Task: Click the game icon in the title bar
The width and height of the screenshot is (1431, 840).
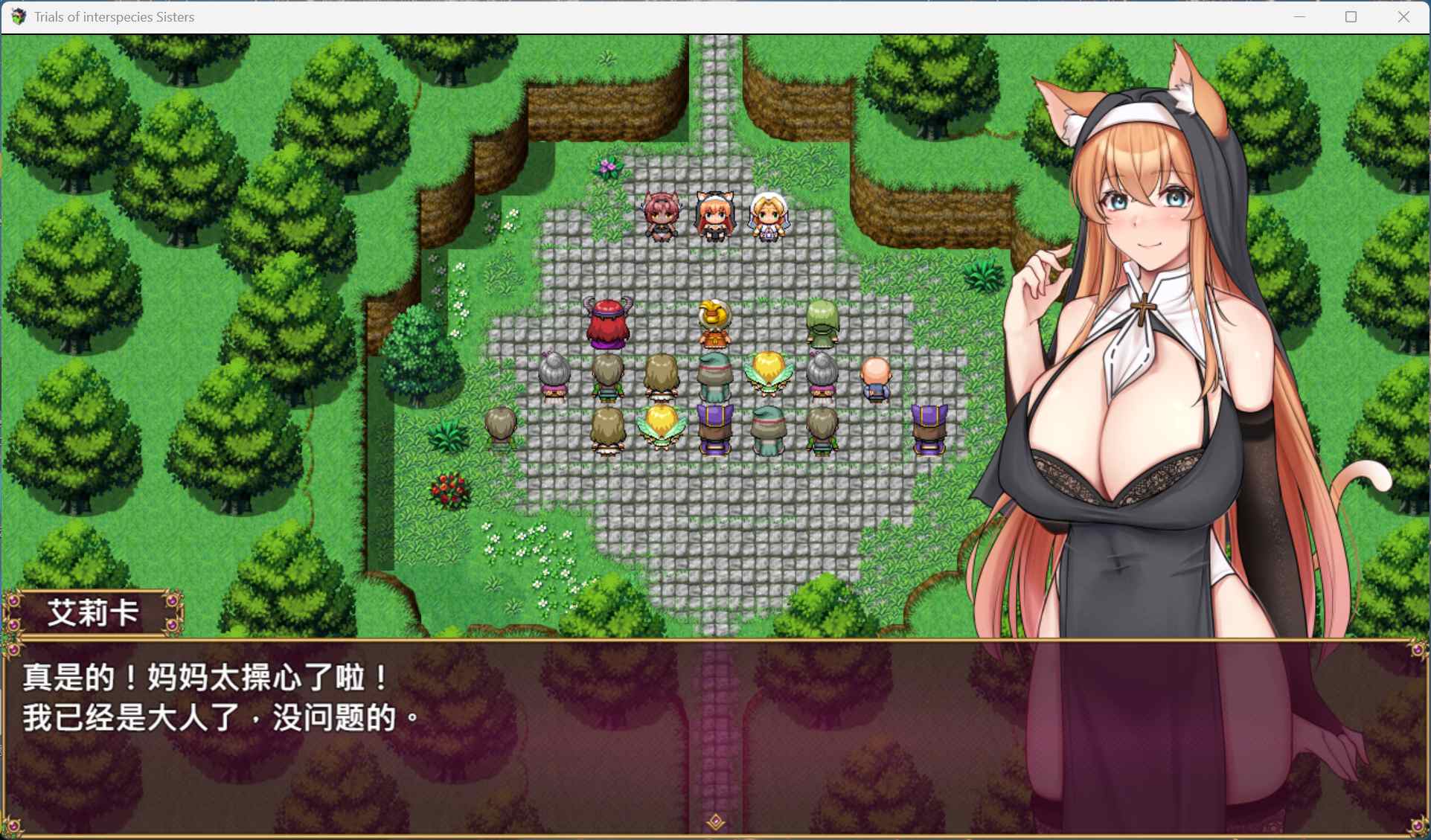Action: [x=18, y=16]
